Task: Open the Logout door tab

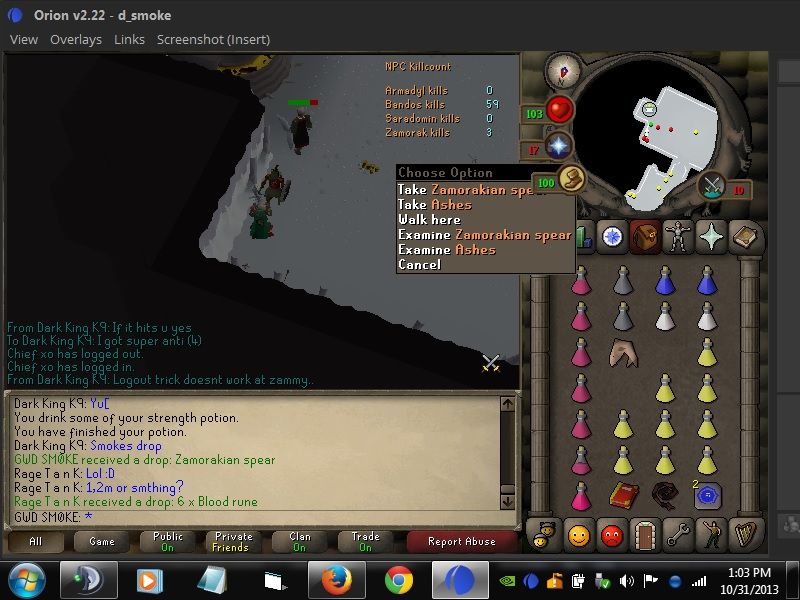Action: 644,534
